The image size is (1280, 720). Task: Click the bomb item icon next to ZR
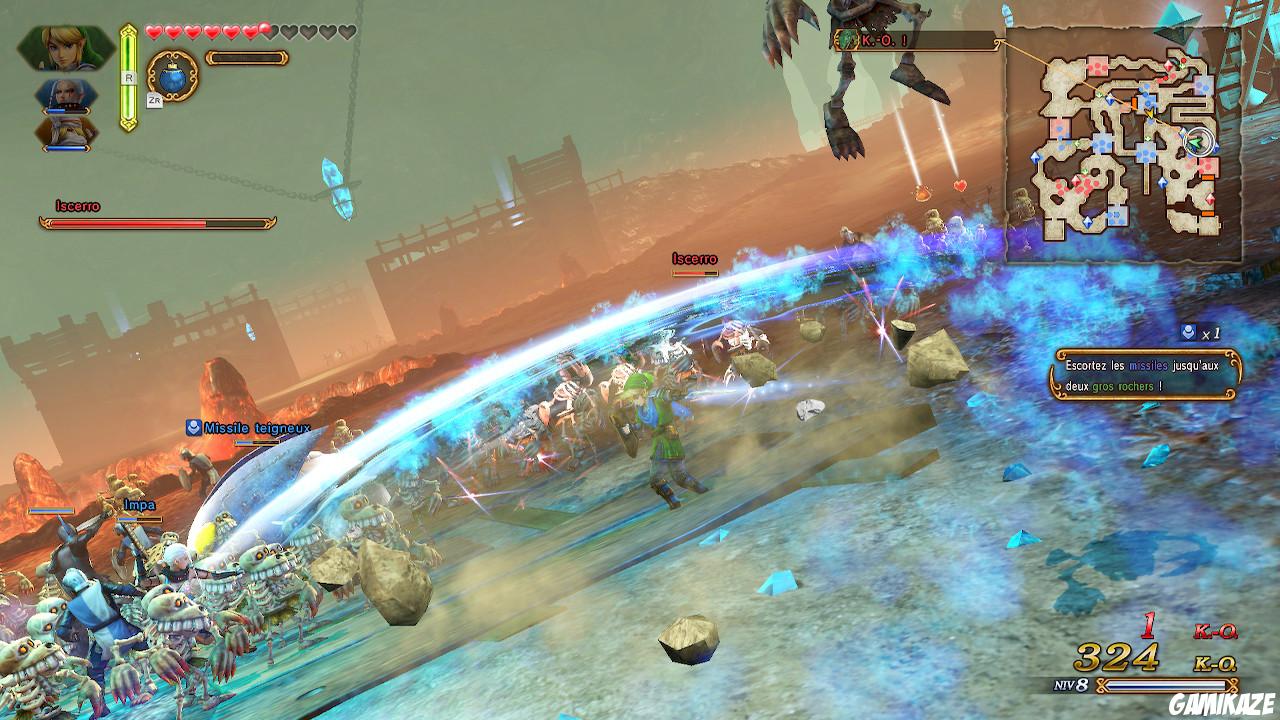(172, 78)
